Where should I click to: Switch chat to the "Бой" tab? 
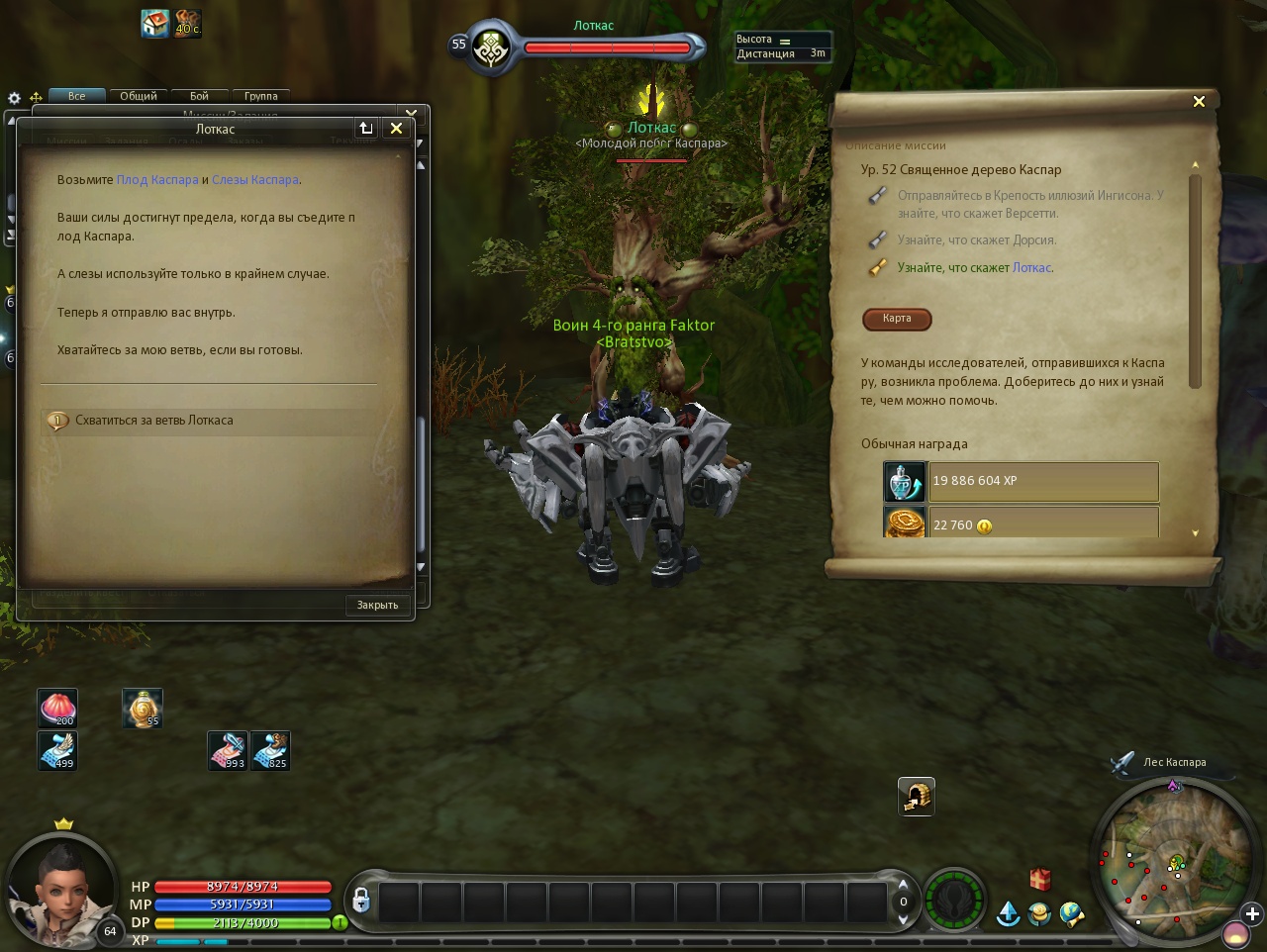(199, 96)
